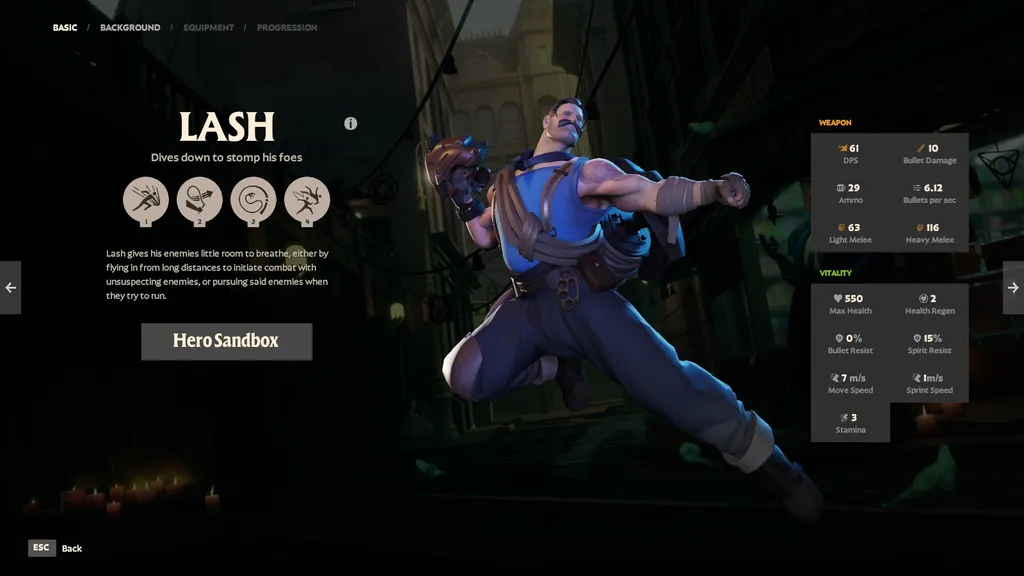View Lash's fourth ability icon
This screenshot has width=1024, height=576.
point(306,199)
